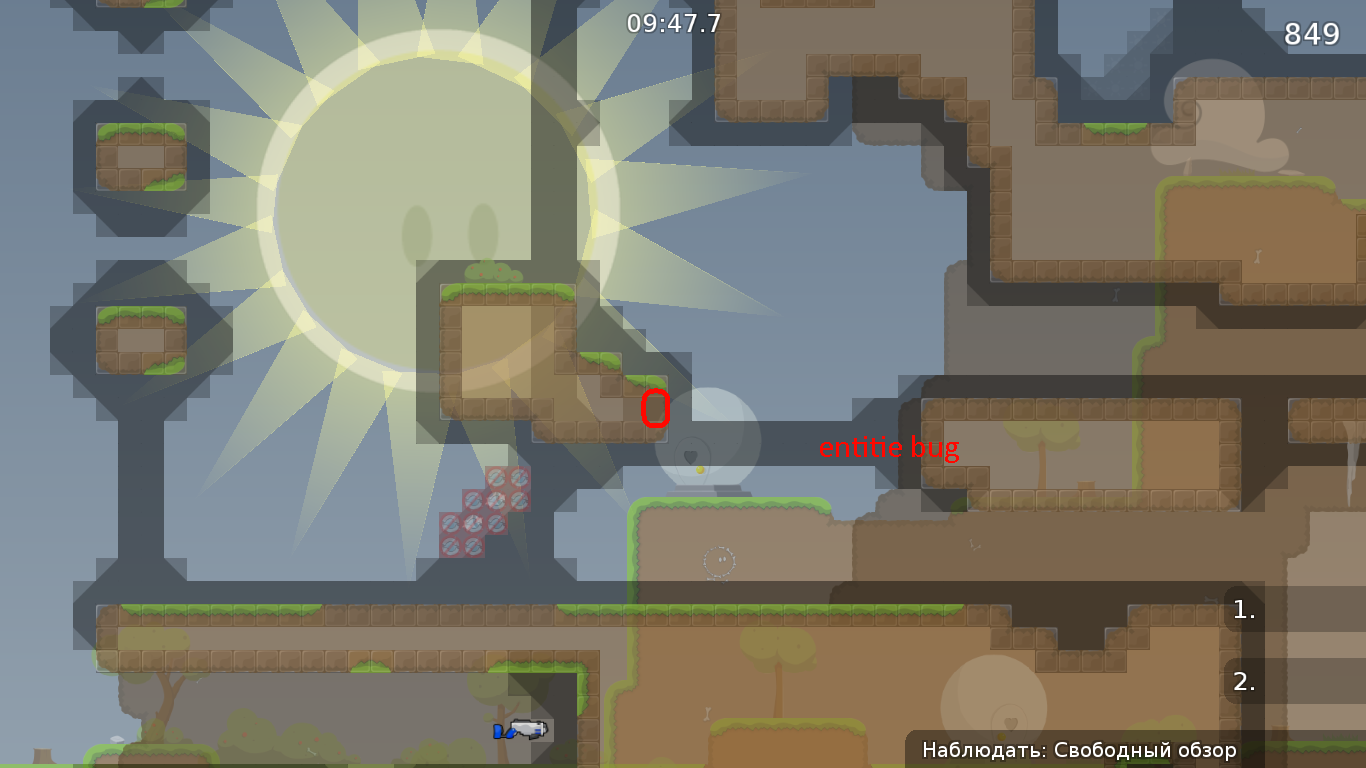Image resolution: width=1366 pixels, height=768 pixels.
Task: Click the yellow coin inside the lamp dome
Action: tap(700, 469)
